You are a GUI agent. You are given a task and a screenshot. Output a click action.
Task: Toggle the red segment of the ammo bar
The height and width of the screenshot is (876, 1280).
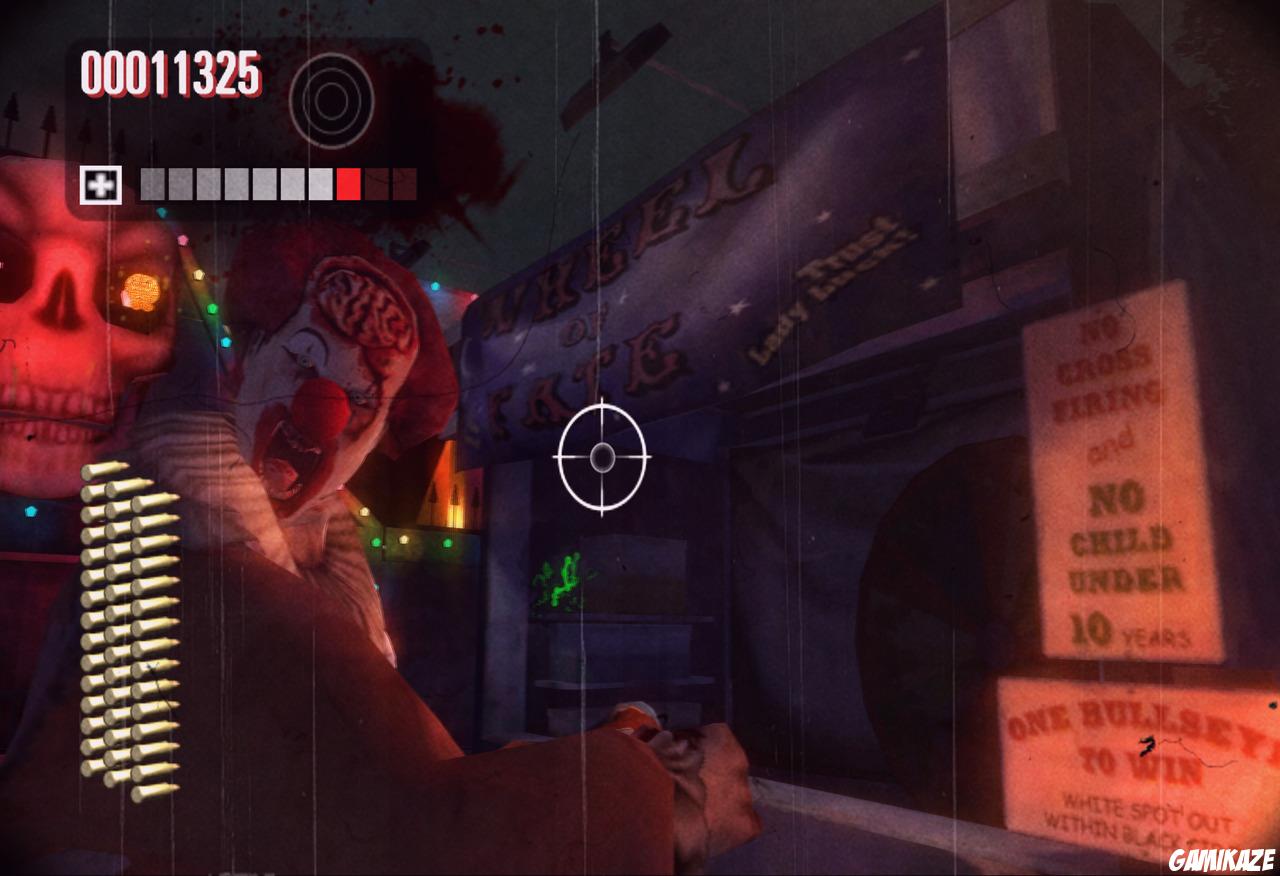(x=347, y=183)
